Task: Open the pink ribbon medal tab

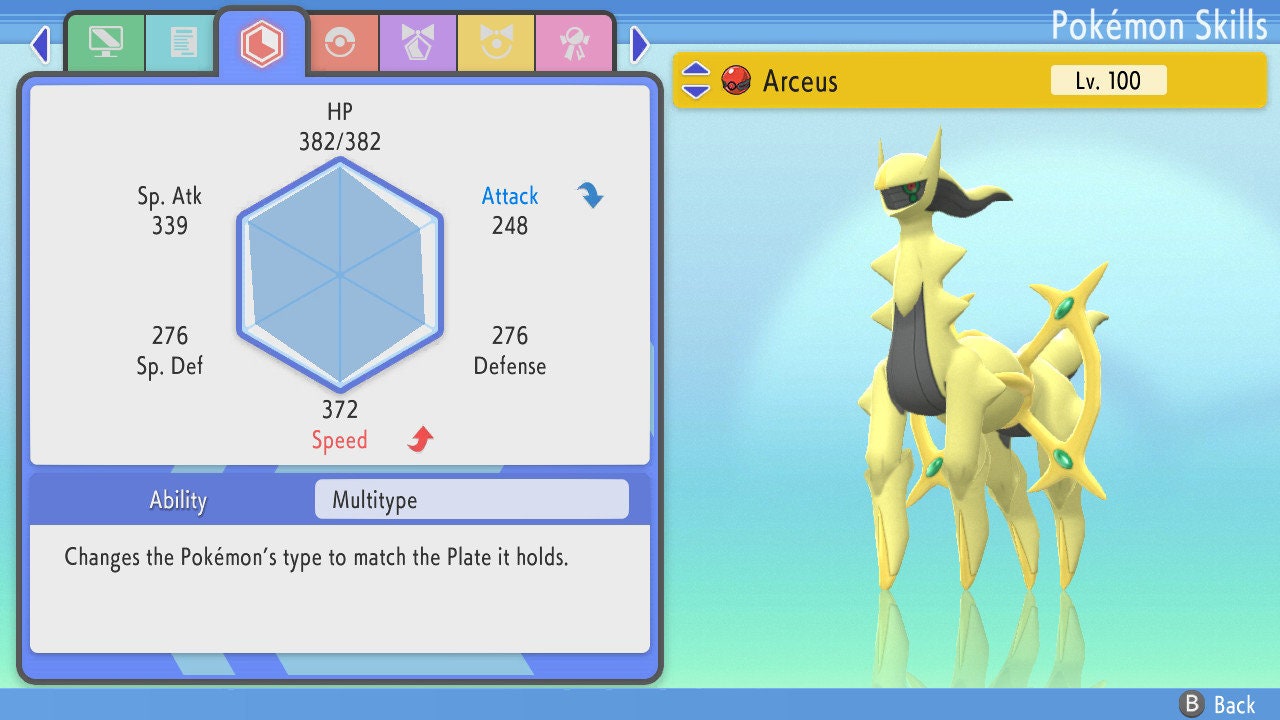Action: 574,43
